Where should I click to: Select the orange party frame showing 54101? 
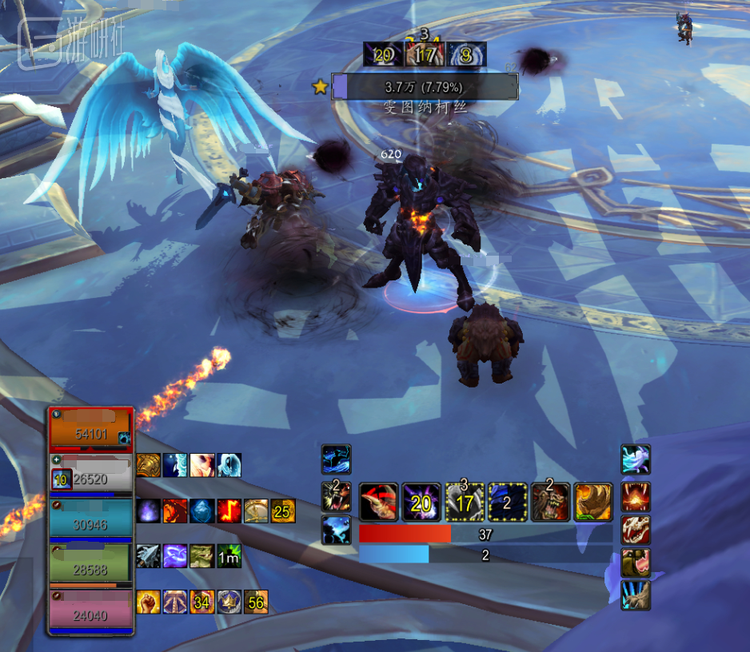(91, 430)
